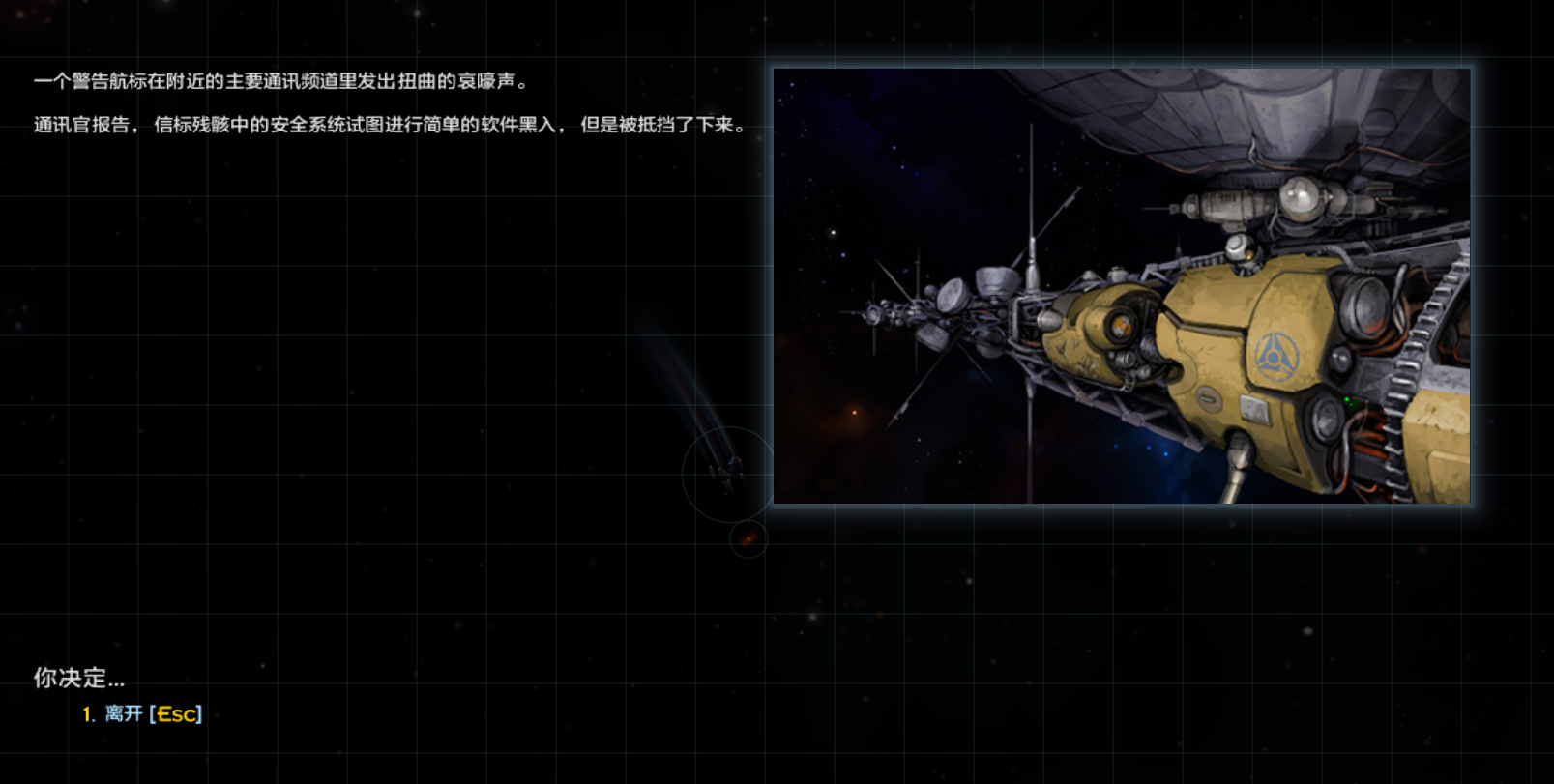Click the number 1 before the leave option
Screen dimensions: 1554x784
(87, 714)
